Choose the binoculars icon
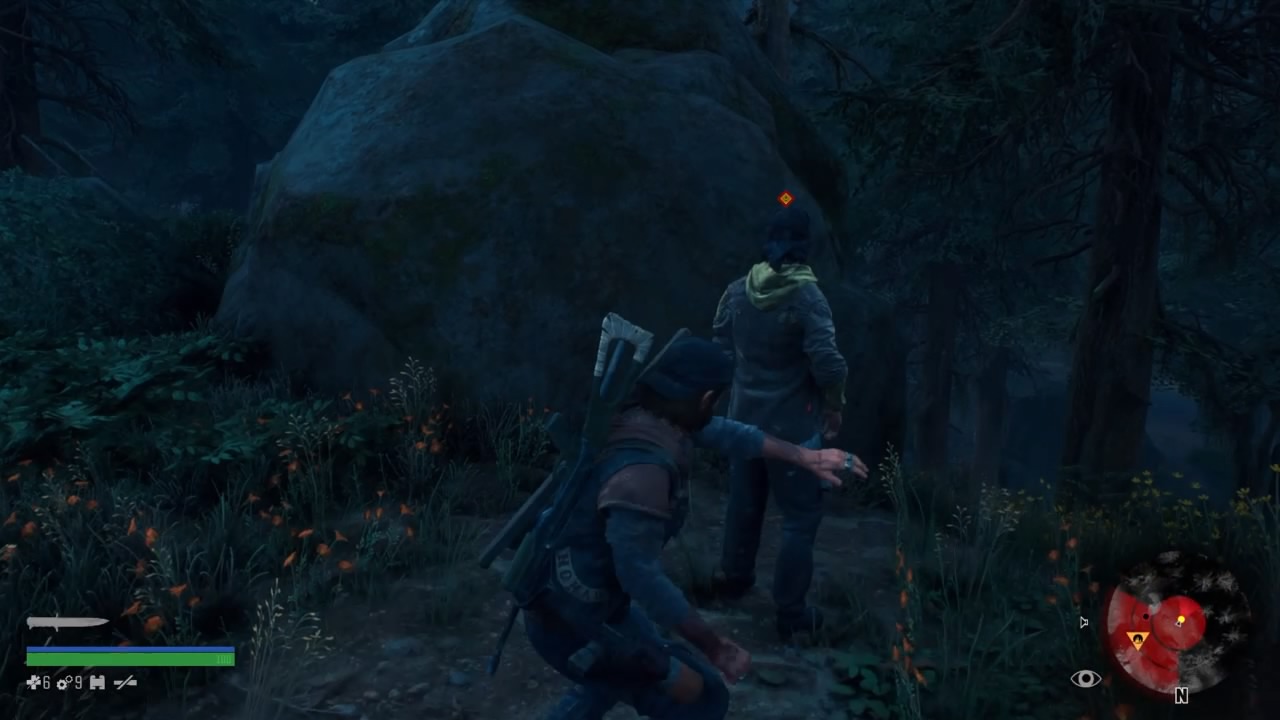 click(97, 683)
